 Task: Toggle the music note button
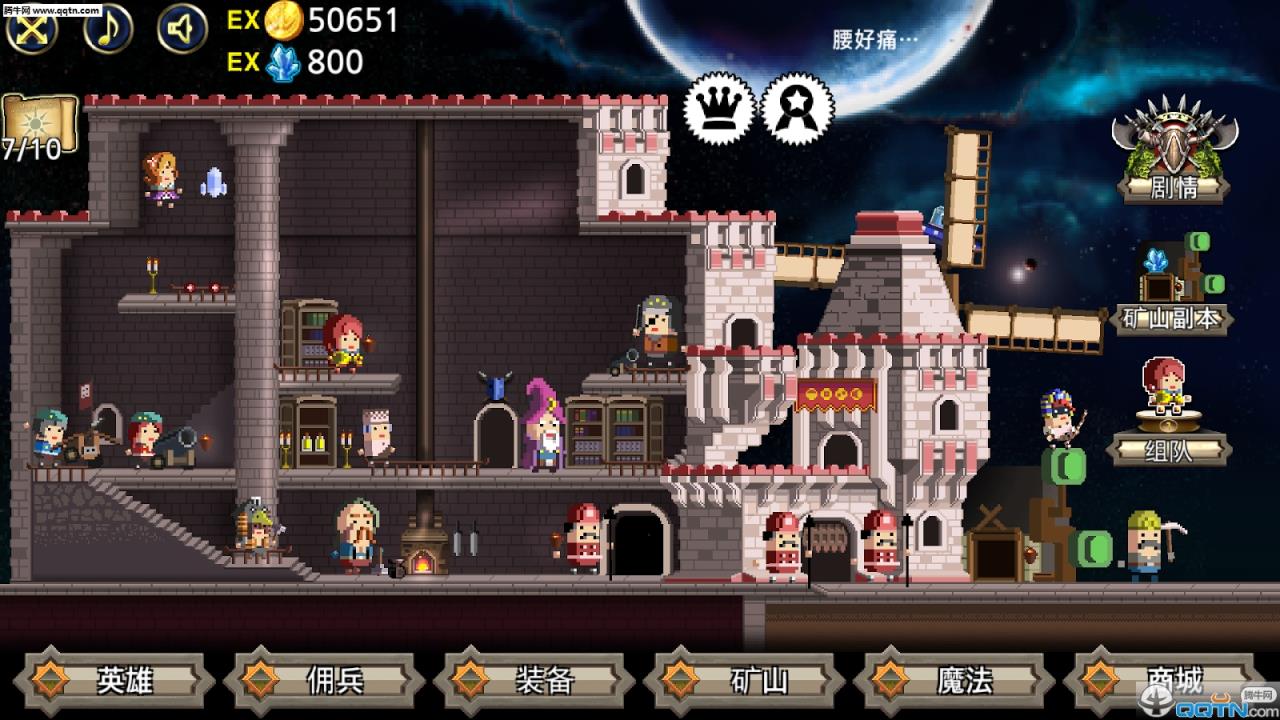click(x=108, y=28)
